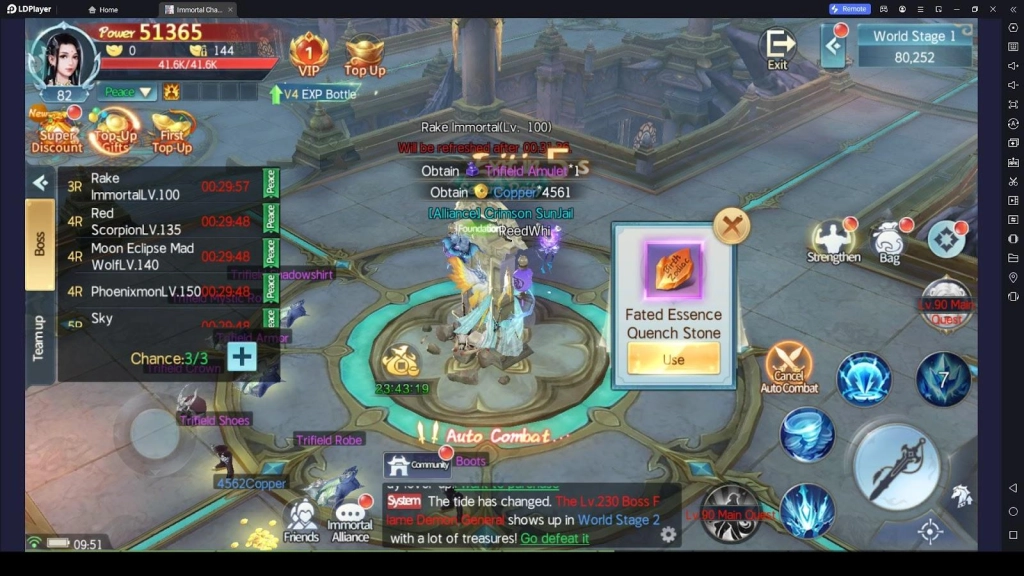Open the Immortal Alliance menu
The height and width of the screenshot is (576, 1024).
[350, 519]
